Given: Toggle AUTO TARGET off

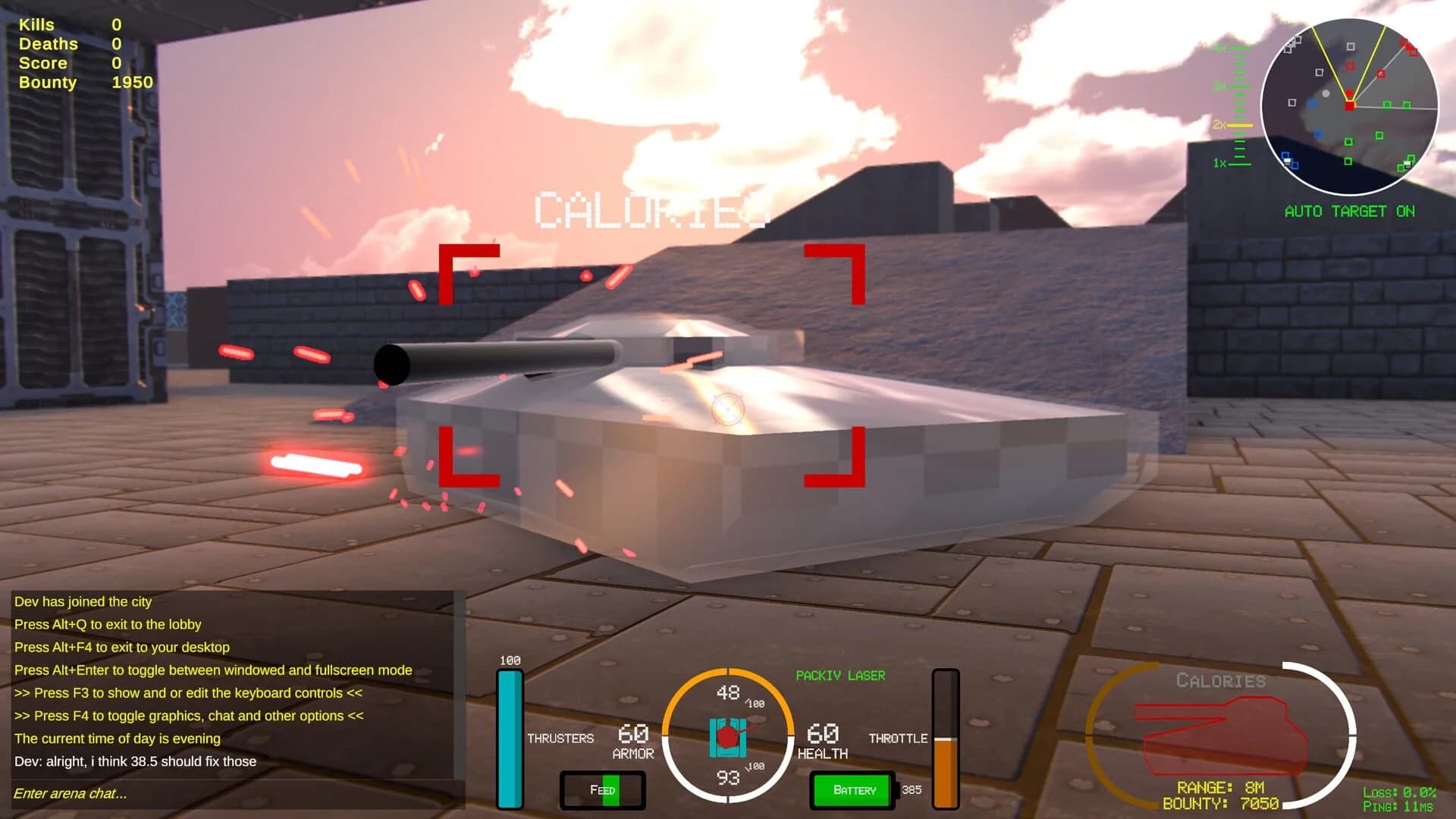Looking at the screenshot, I should 1350,211.
